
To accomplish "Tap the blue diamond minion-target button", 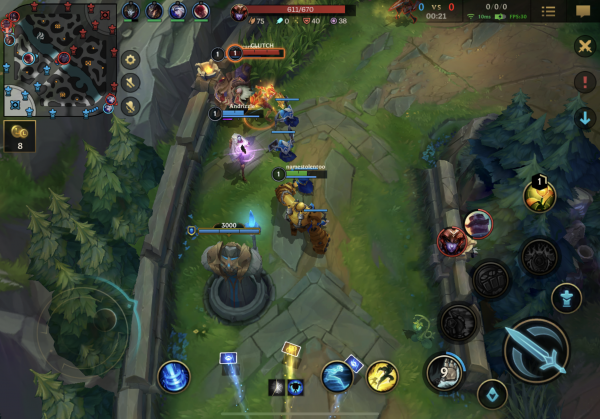I will click(x=490, y=393).
